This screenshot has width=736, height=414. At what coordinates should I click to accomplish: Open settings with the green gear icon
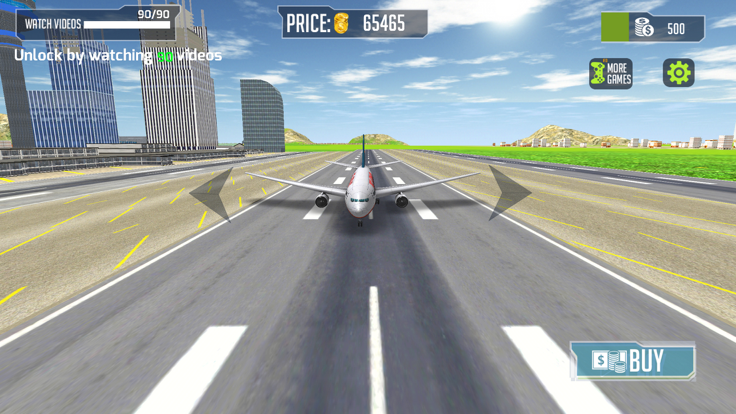coord(678,73)
